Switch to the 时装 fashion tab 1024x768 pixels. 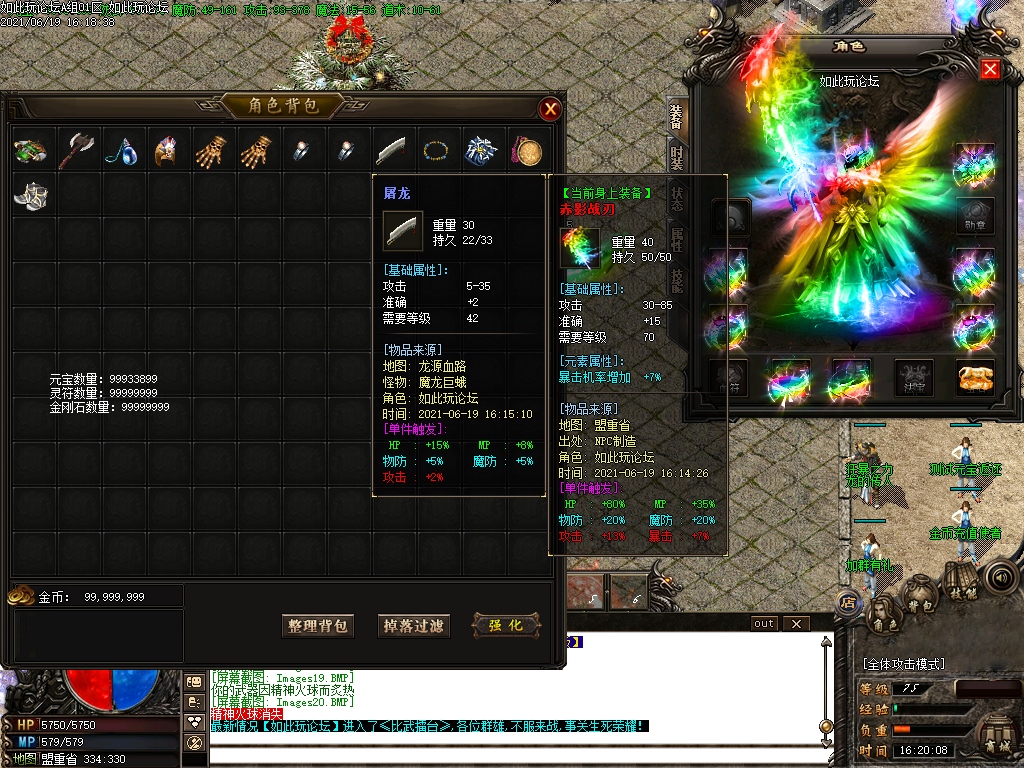click(677, 156)
